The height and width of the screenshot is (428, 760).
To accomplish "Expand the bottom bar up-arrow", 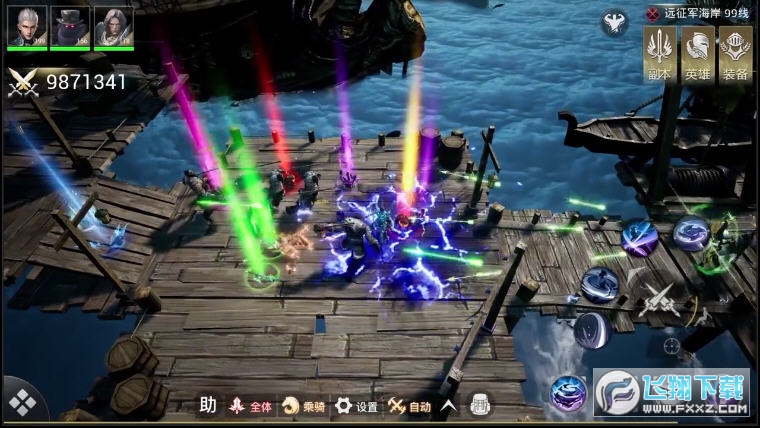I will 449,405.
